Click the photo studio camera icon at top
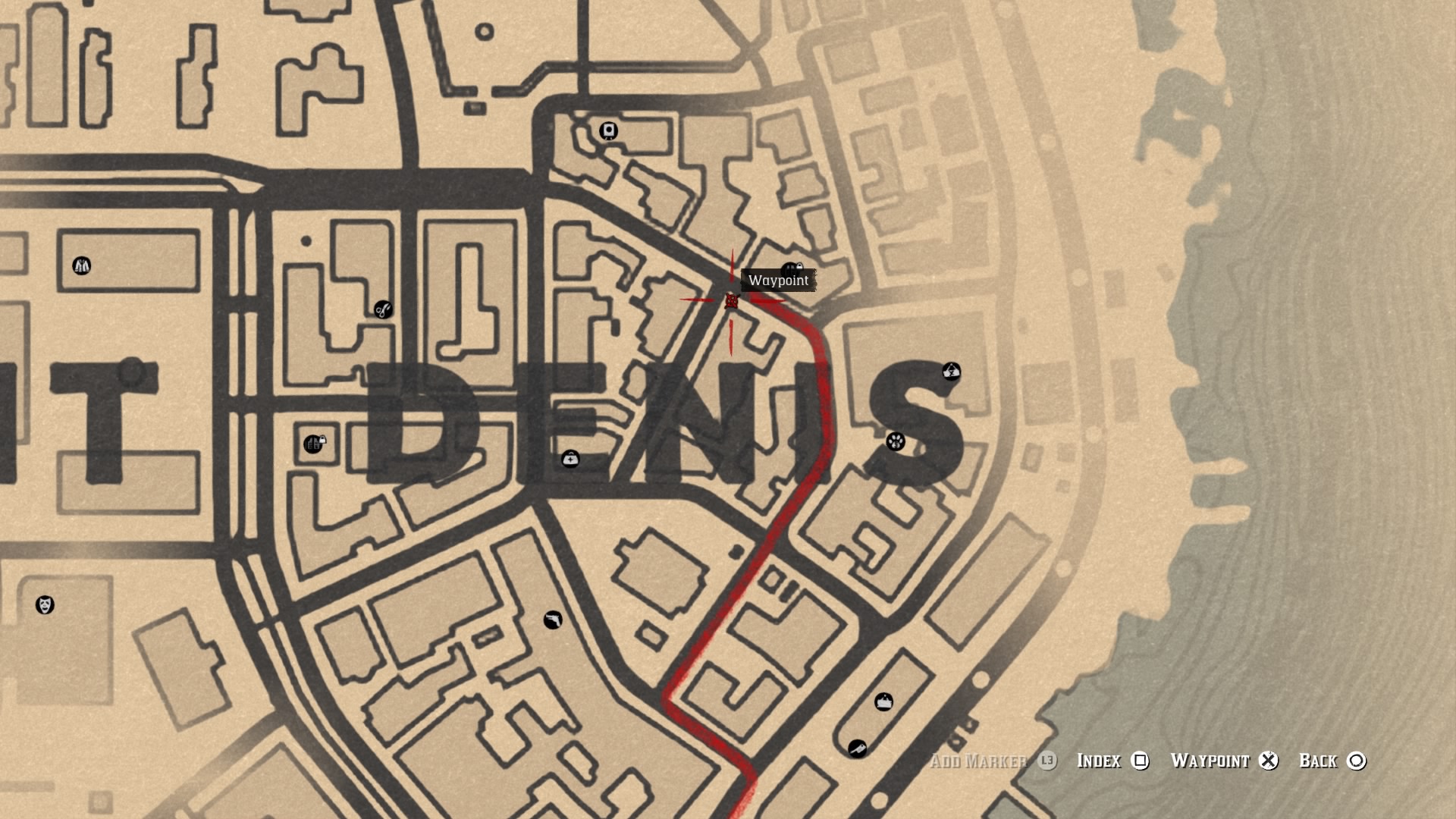Image resolution: width=1456 pixels, height=819 pixels. tap(607, 130)
